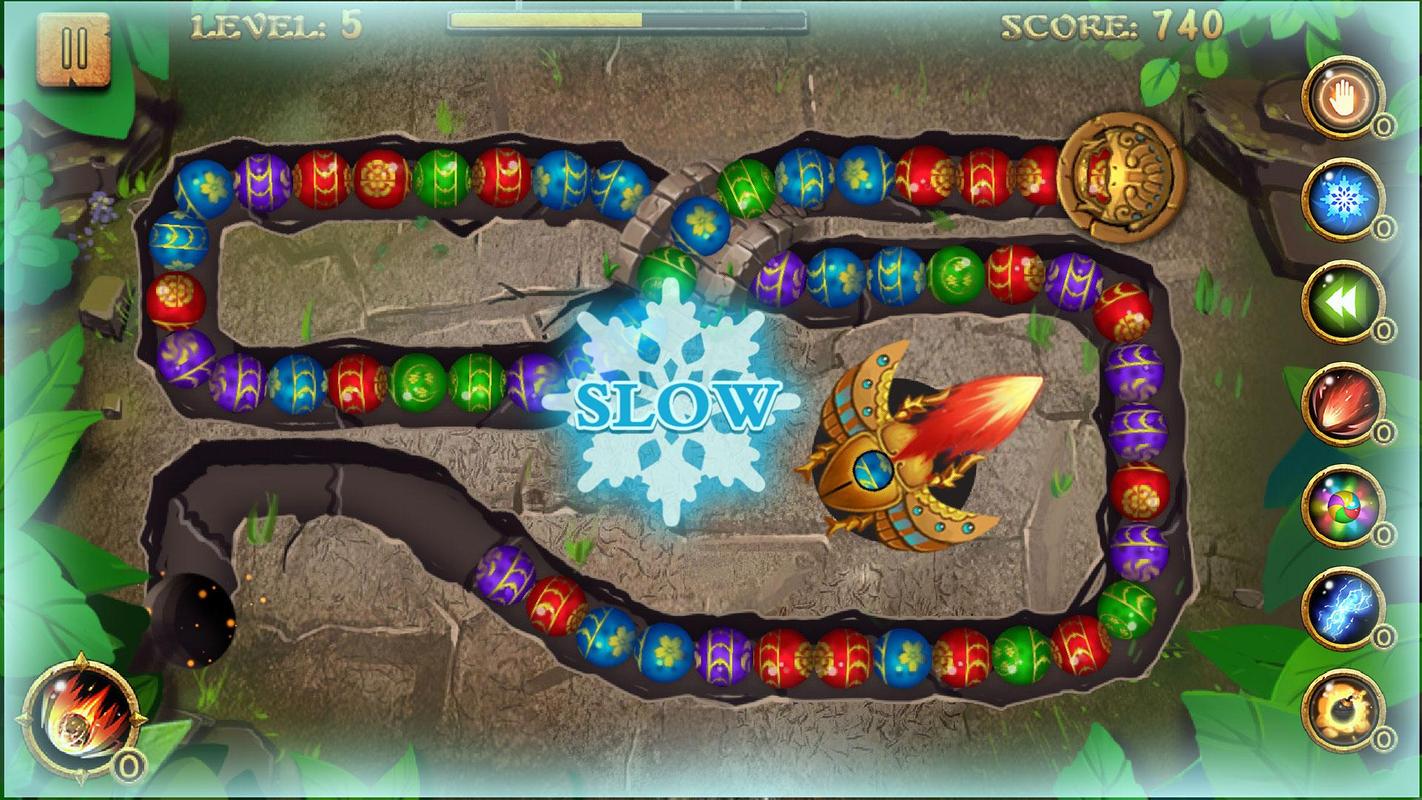
Task: Activate the orange explosion bomb power-up
Action: [1343, 710]
